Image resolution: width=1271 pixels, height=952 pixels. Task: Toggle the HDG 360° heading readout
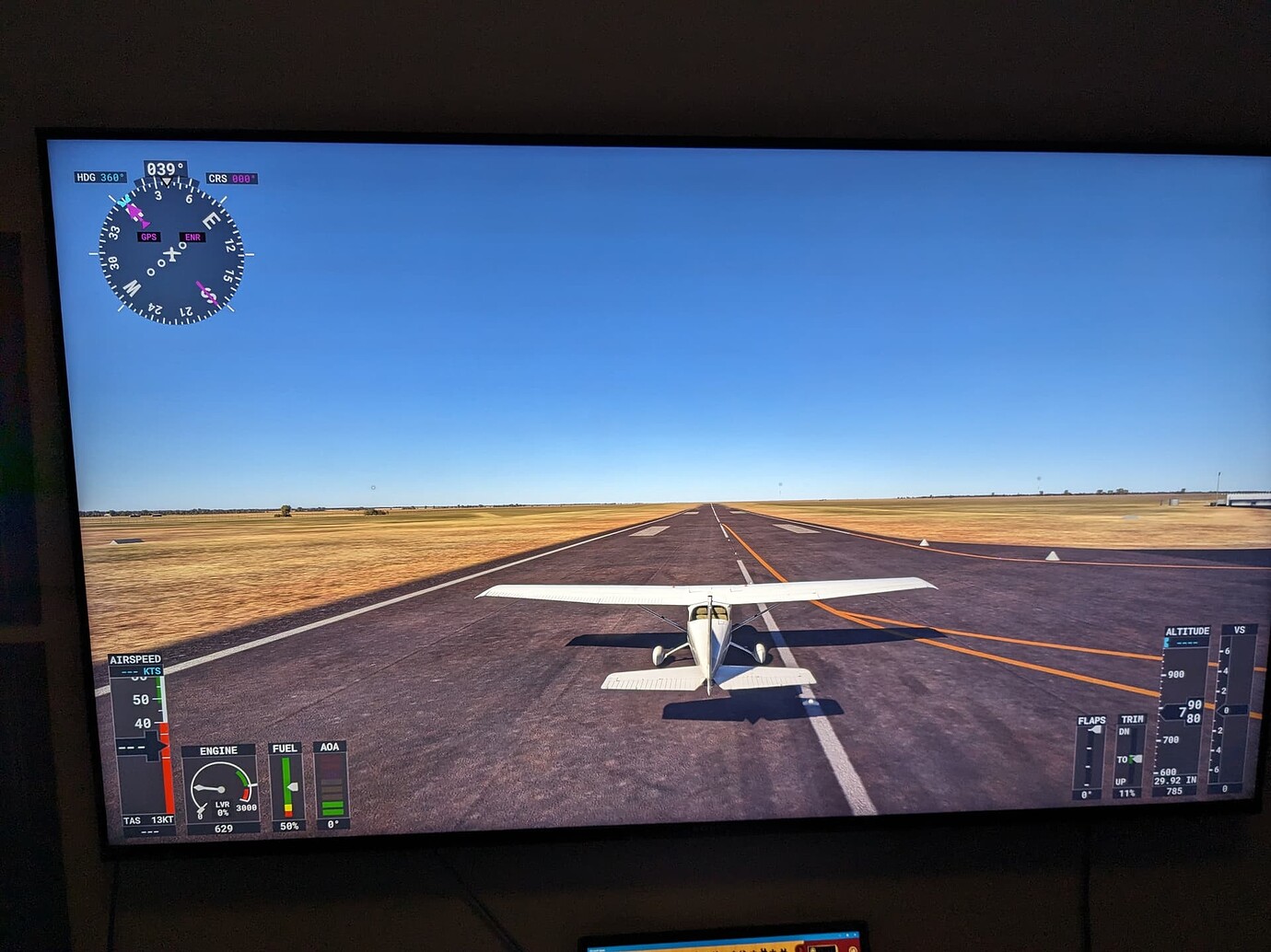[x=100, y=177]
